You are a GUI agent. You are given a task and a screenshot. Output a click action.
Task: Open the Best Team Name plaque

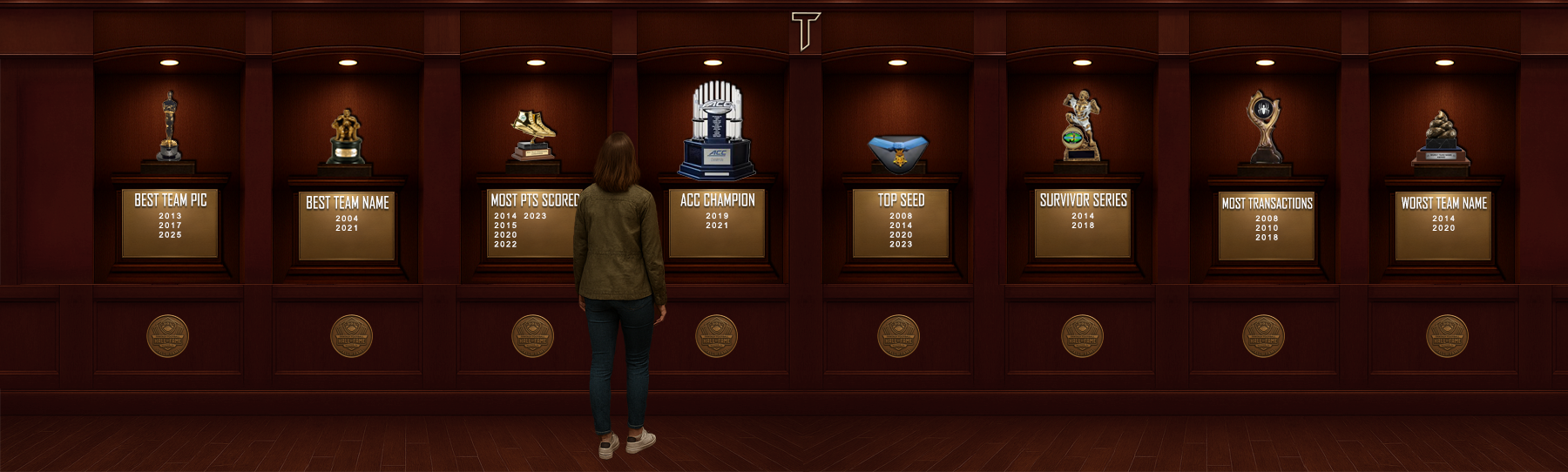(x=347, y=226)
